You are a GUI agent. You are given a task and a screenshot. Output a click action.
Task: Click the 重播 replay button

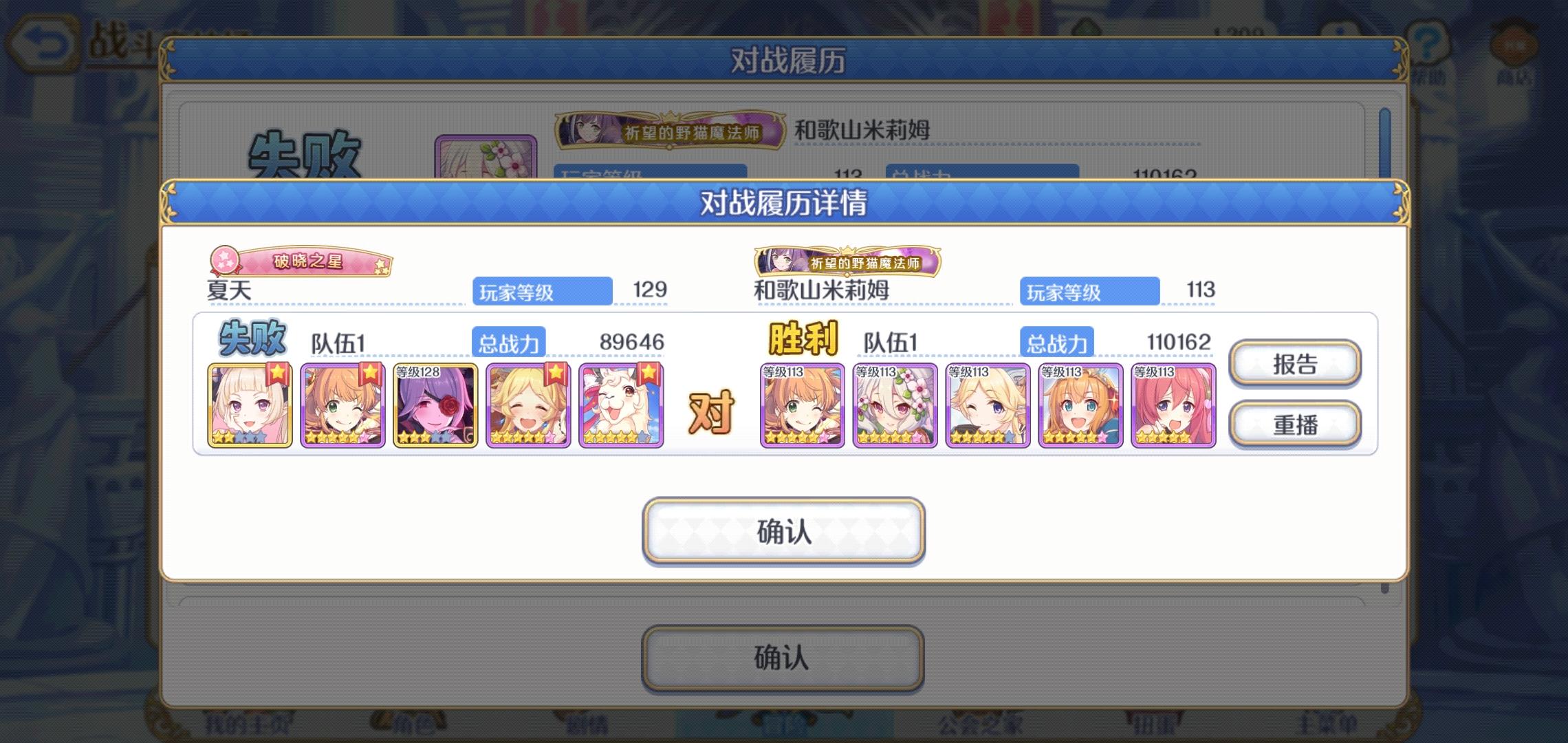[x=1295, y=423]
